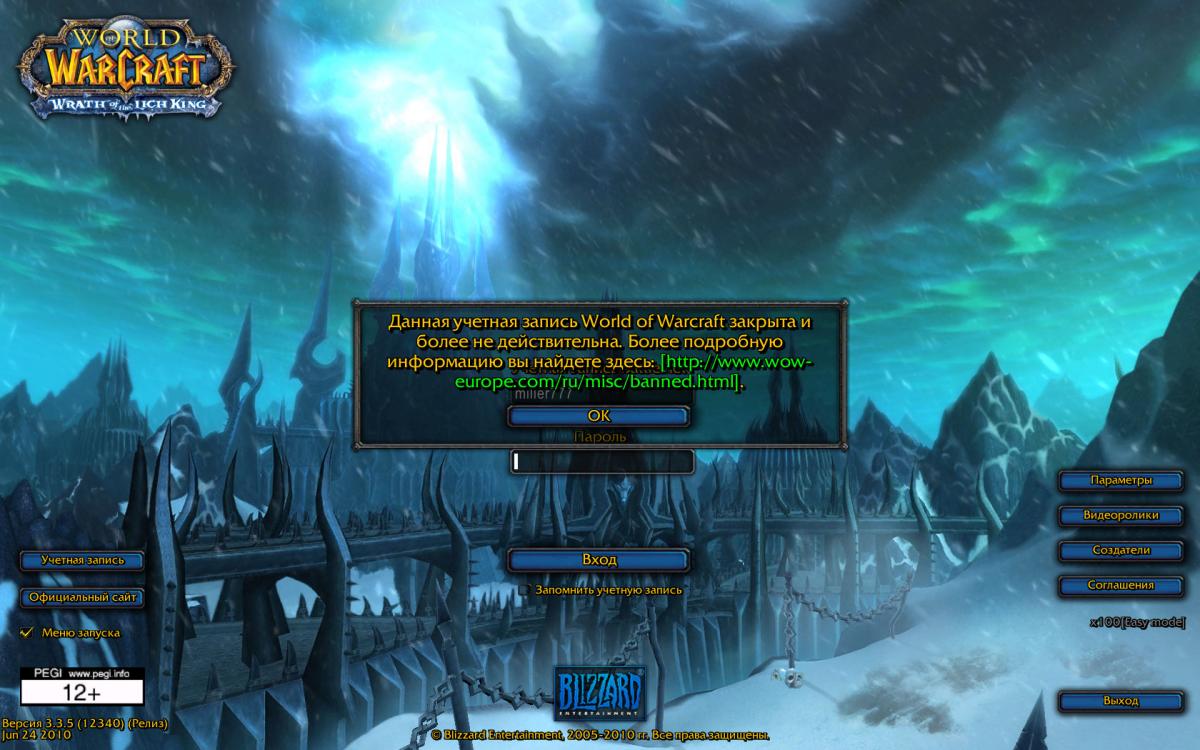
Task: Toggle the Запомнить учетную запись checkbox
Action: 525,590
